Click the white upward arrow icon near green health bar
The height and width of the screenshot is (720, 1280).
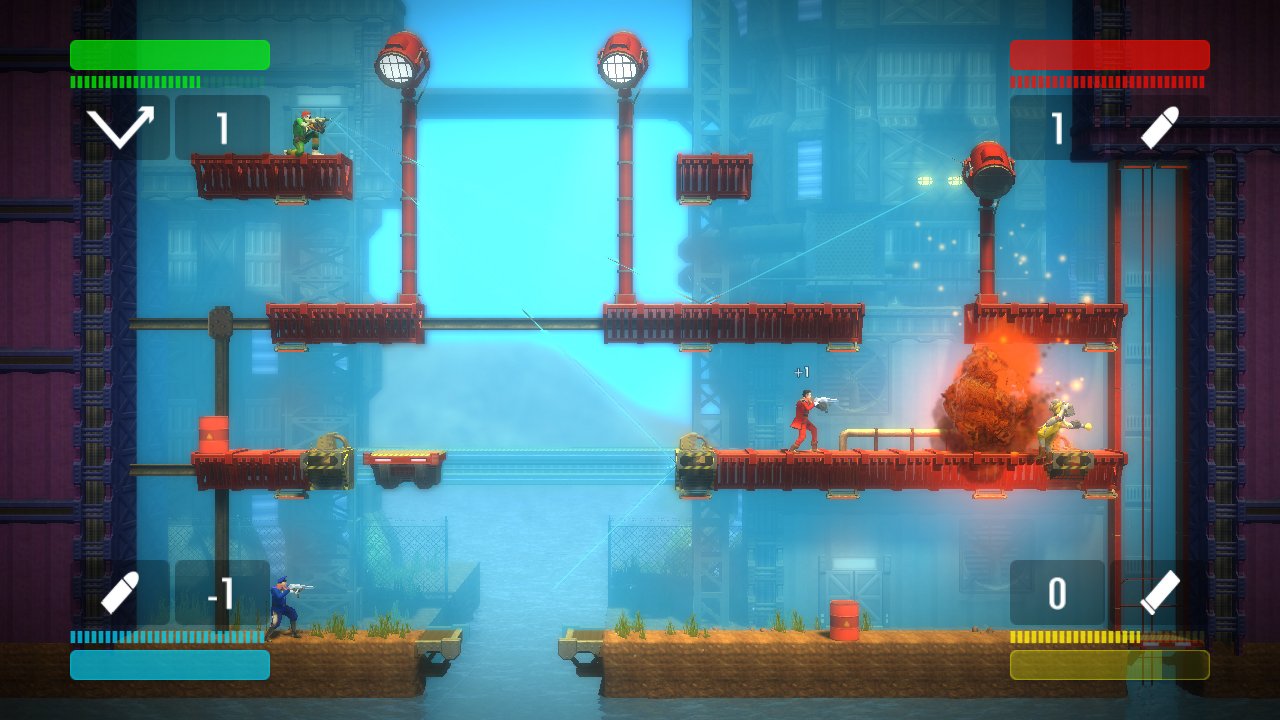click(x=120, y=125)
